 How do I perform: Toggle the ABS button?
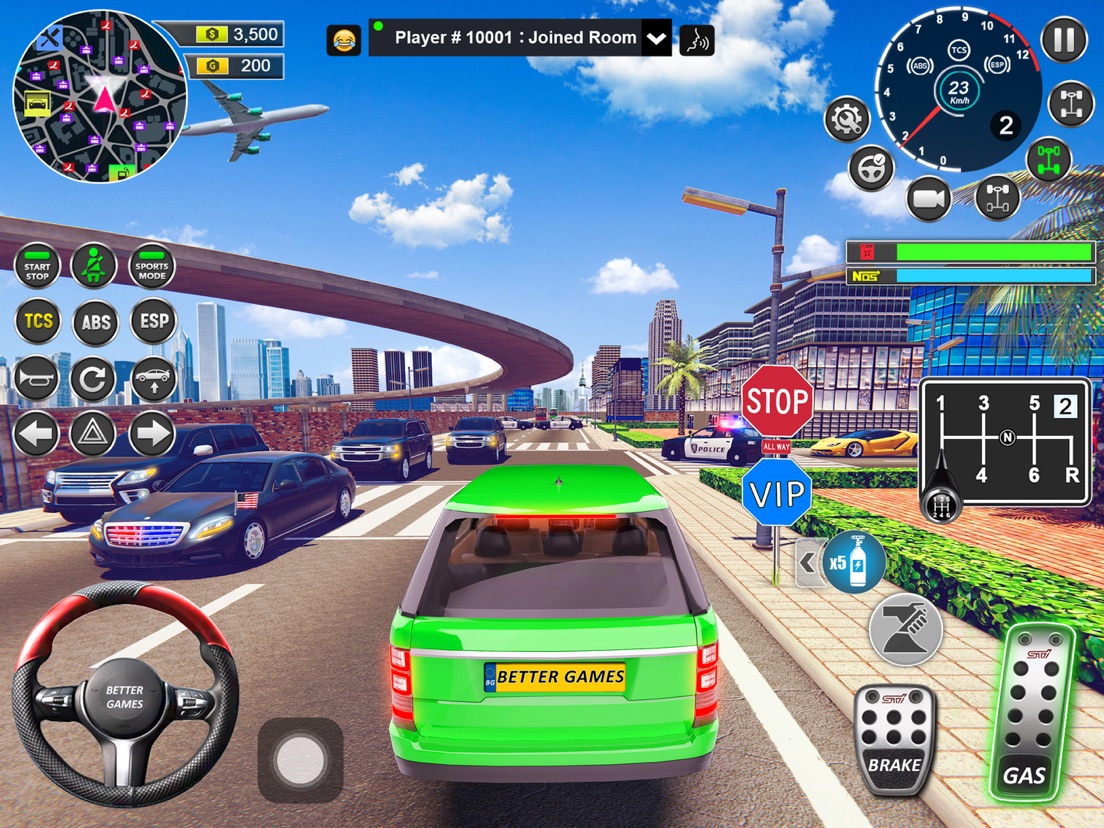[95, 322]
